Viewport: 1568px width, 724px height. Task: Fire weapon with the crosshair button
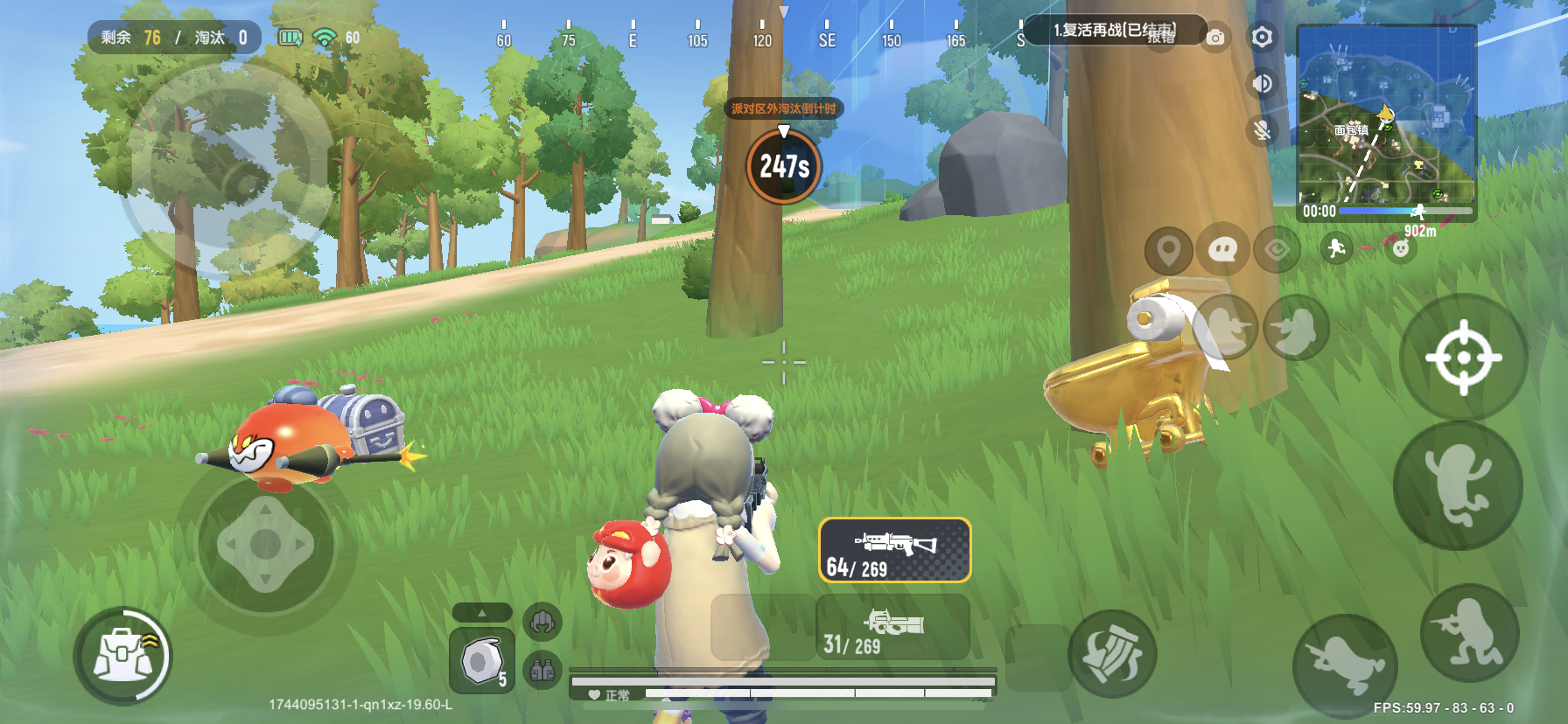tap(1463, 357)
